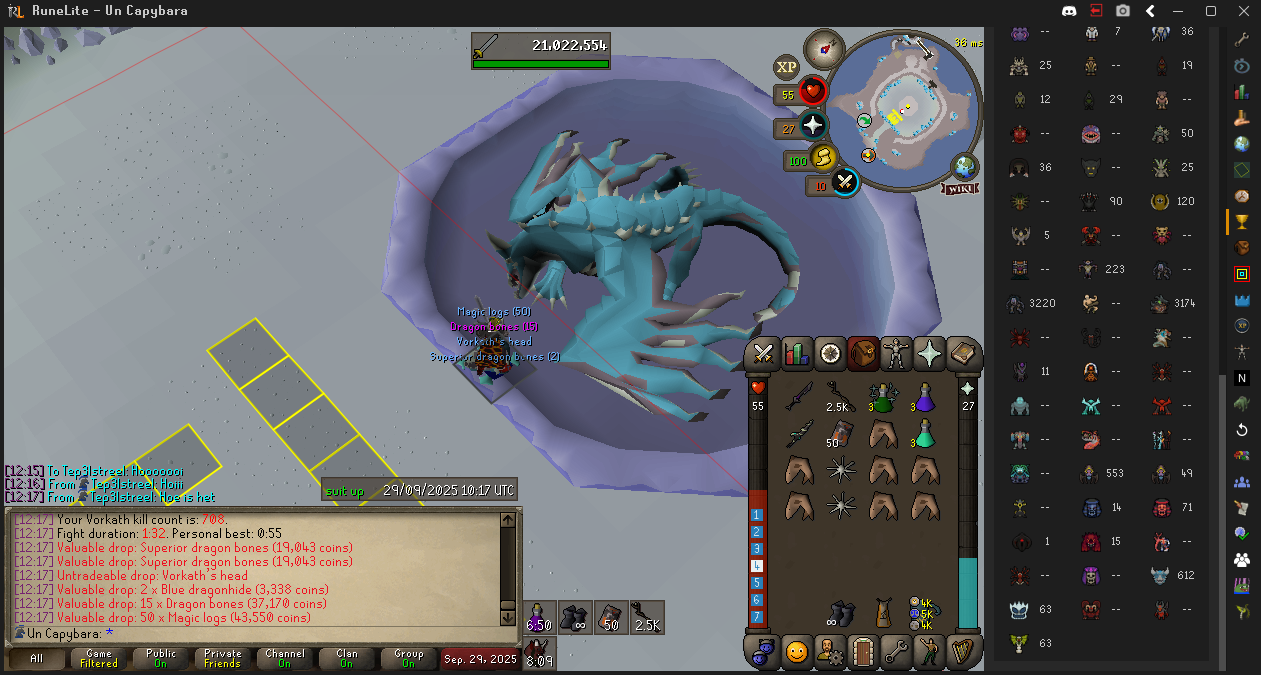Open the Music Player harp tab

961,652
